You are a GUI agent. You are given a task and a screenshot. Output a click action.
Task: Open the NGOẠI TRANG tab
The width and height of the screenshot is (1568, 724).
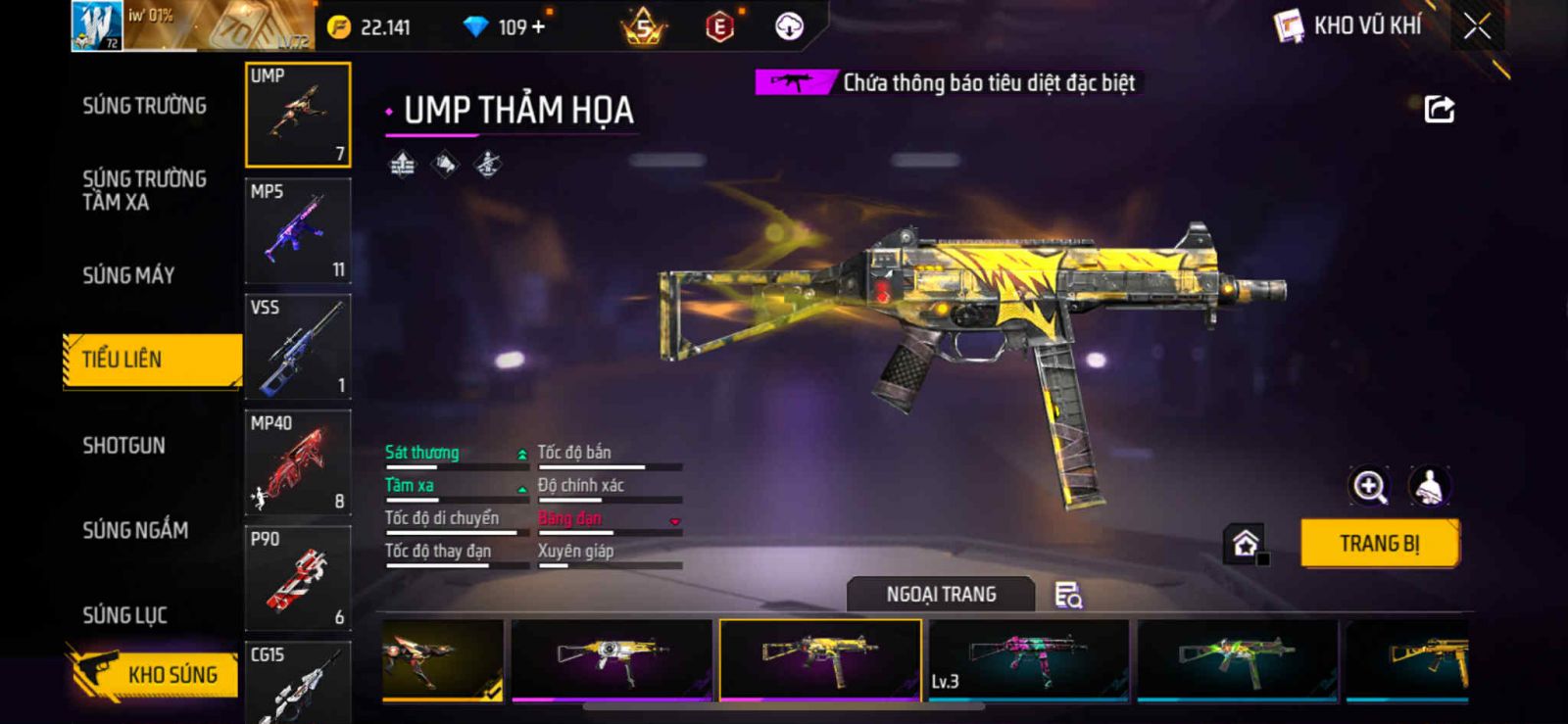941,595
